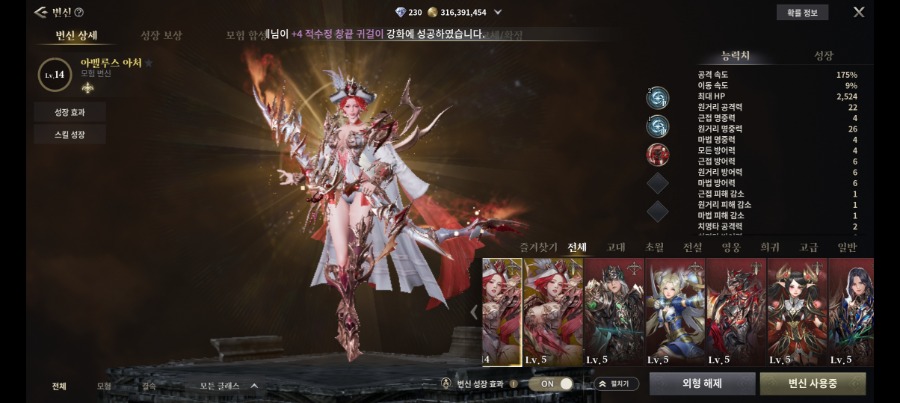Filter transformations by 영웅 grade

pyautogui.click(x=731, y=246)
